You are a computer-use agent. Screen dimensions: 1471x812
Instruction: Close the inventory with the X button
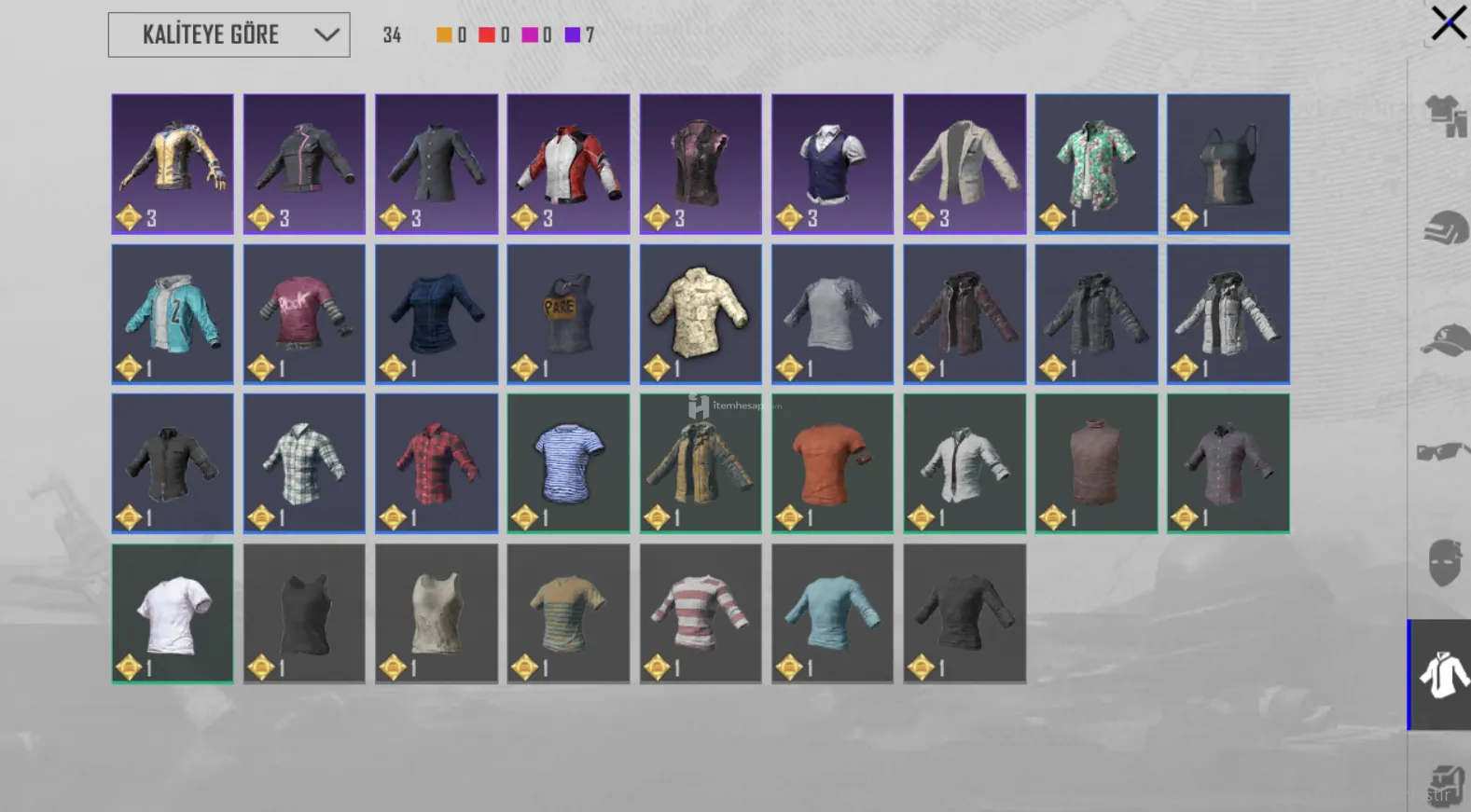(x=1448, y=23)
